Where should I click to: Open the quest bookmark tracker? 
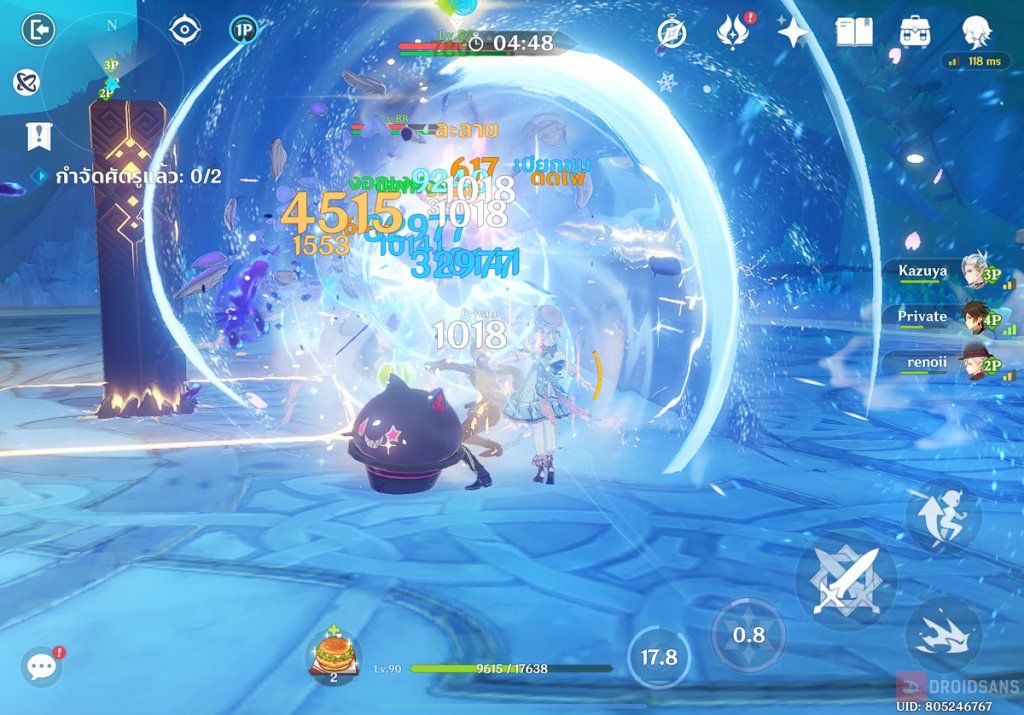(x=39, y=134)
